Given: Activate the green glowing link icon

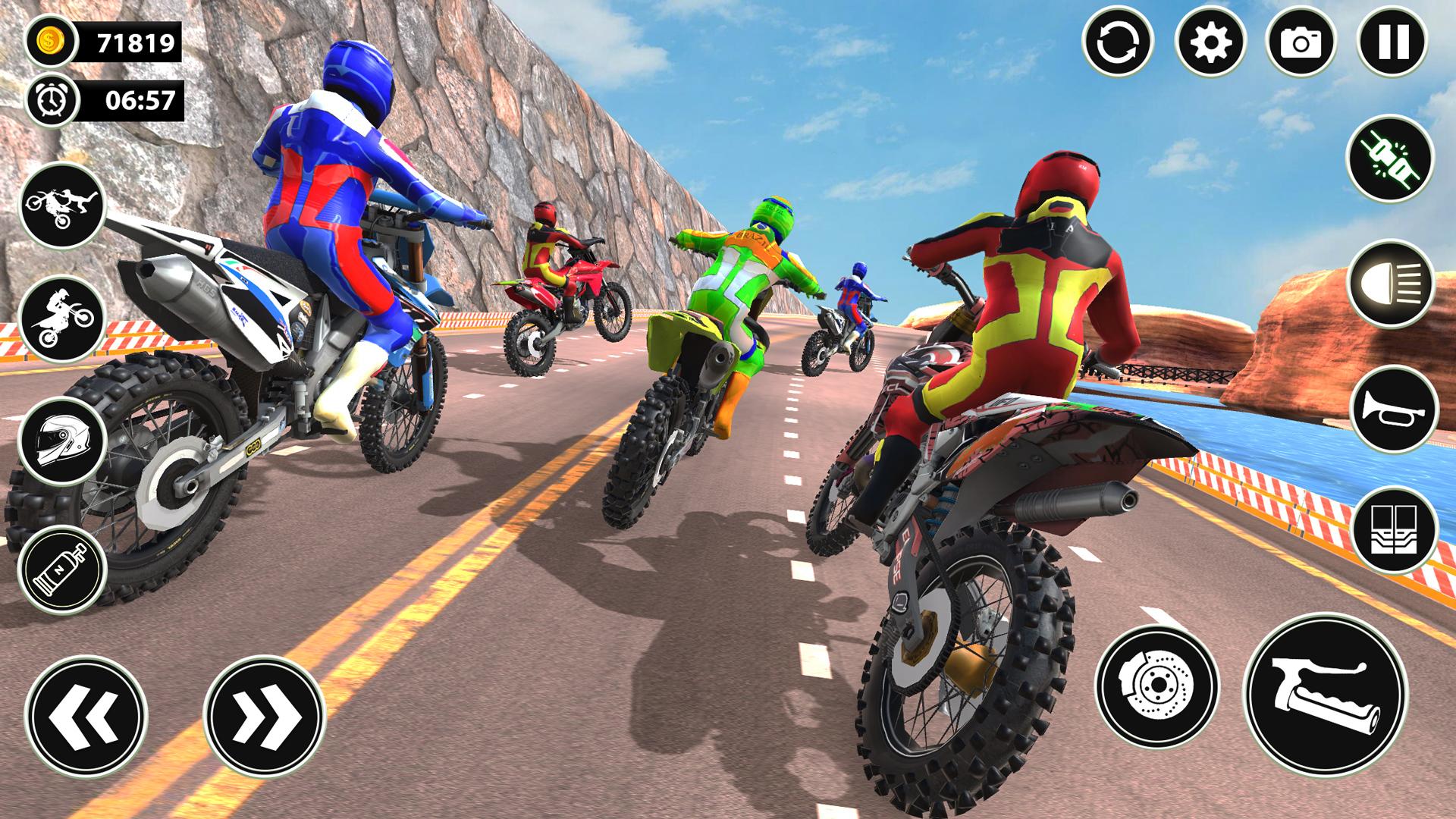Looking at the screenshot, I should point(1390,159).
